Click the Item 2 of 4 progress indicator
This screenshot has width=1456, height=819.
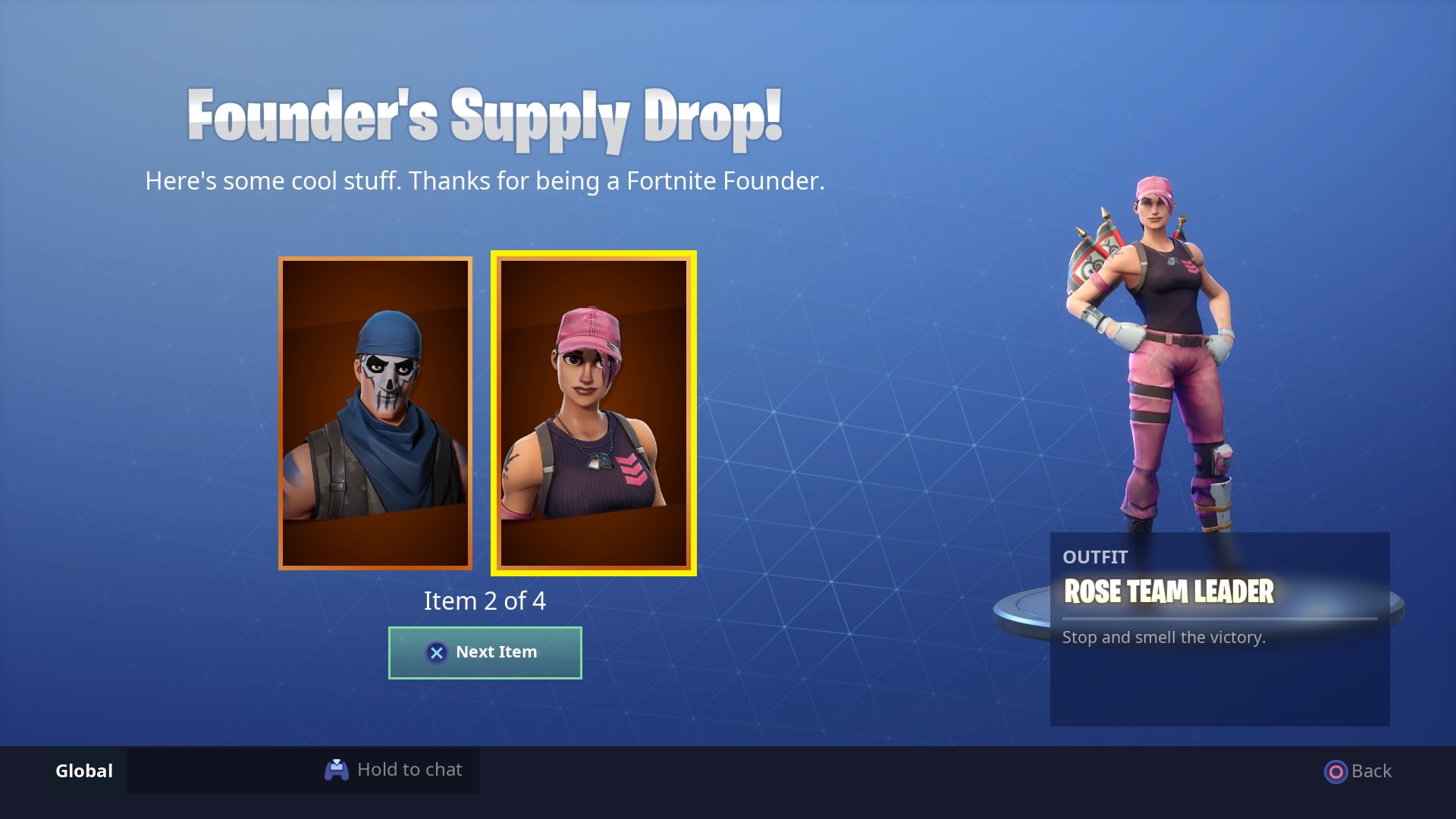tap(484, 601)
